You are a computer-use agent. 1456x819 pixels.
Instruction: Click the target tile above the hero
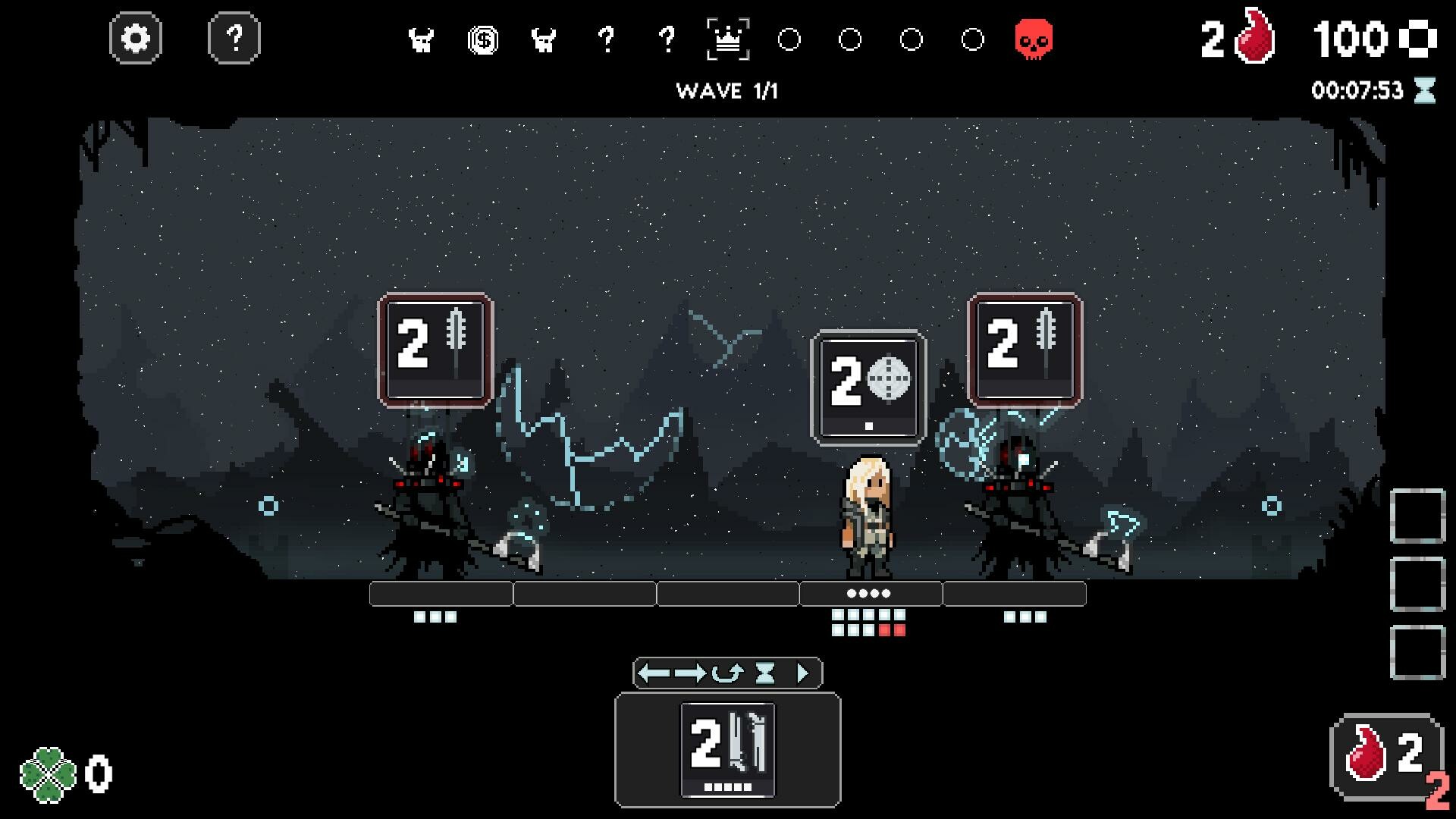pyautogui.click(x=867, y=388)
